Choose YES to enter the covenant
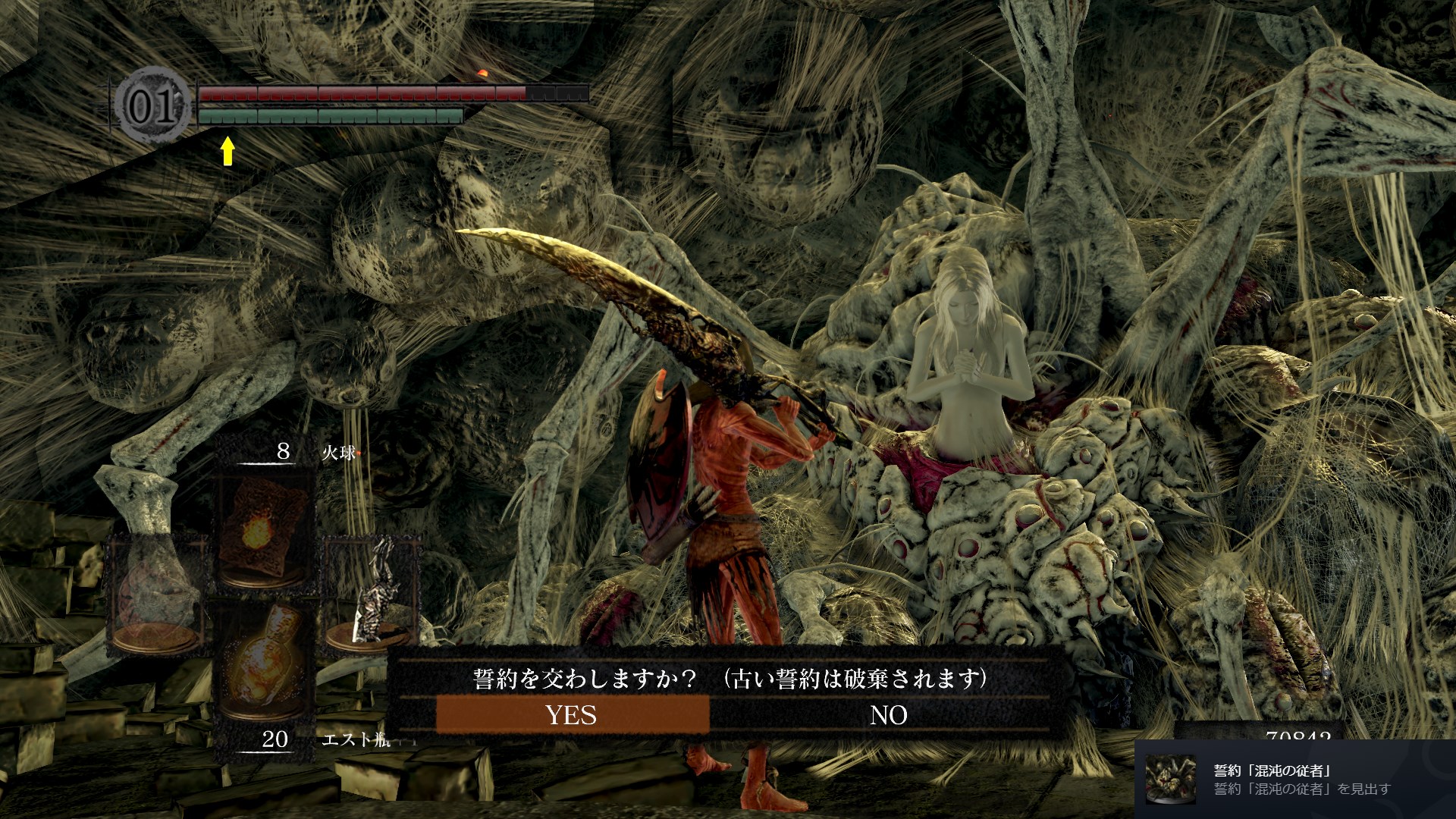 (572, 714)
